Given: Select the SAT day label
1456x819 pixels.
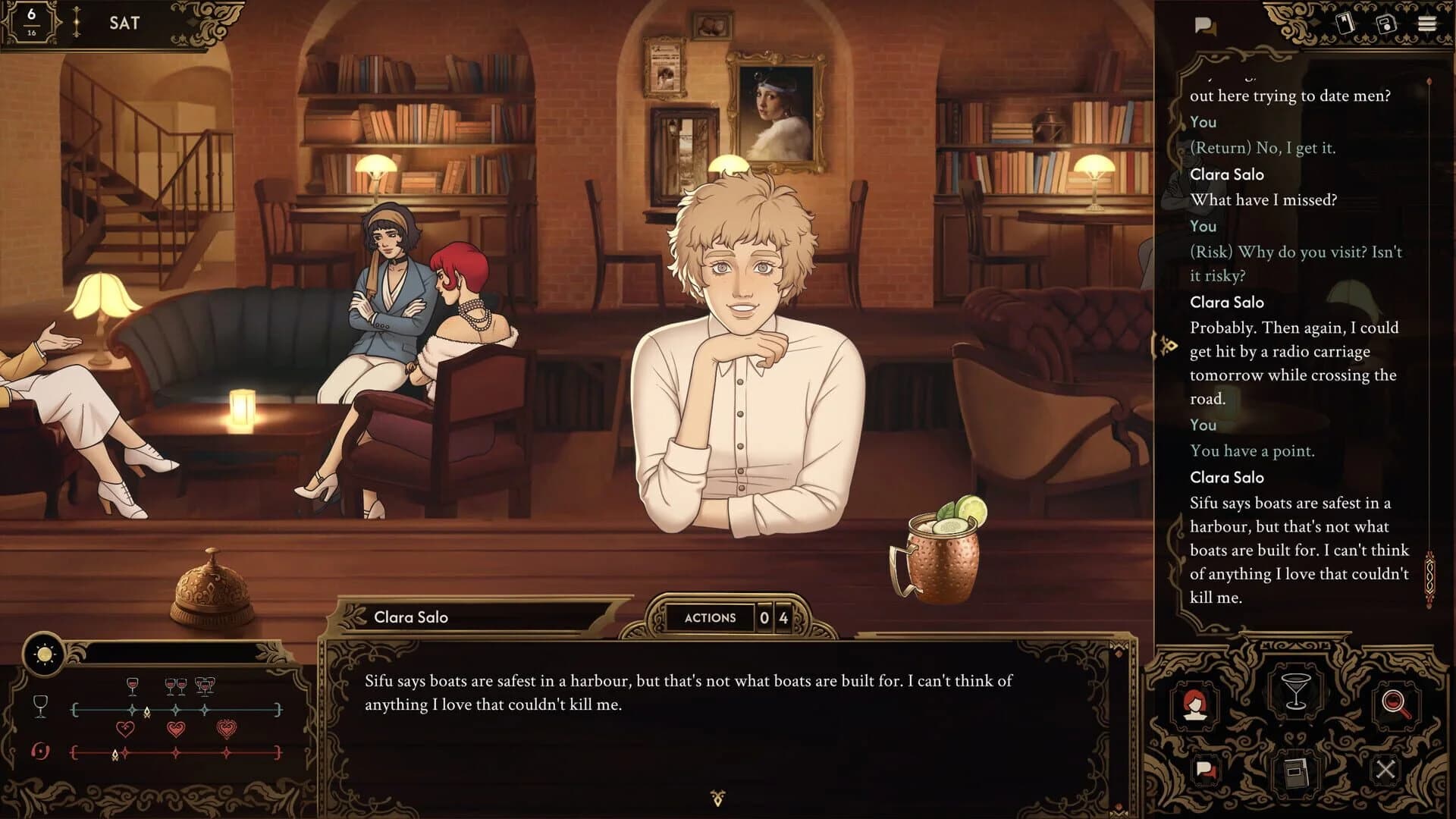Looking at the screenshot, I should pyautogui.click(x=124, y=22).
